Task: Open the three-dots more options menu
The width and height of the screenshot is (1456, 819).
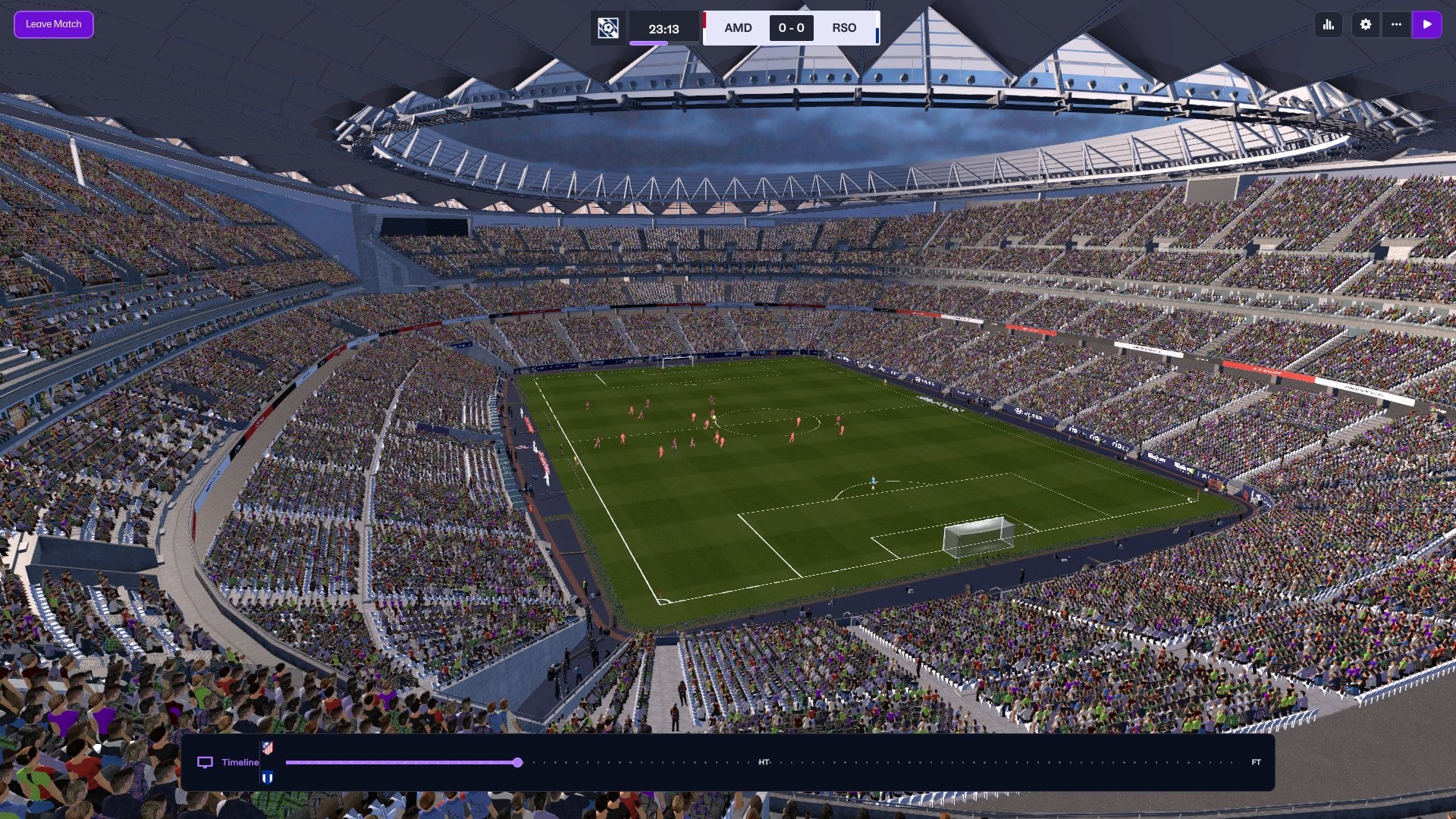Action: pyautogui.click(x=1396, y=24)
